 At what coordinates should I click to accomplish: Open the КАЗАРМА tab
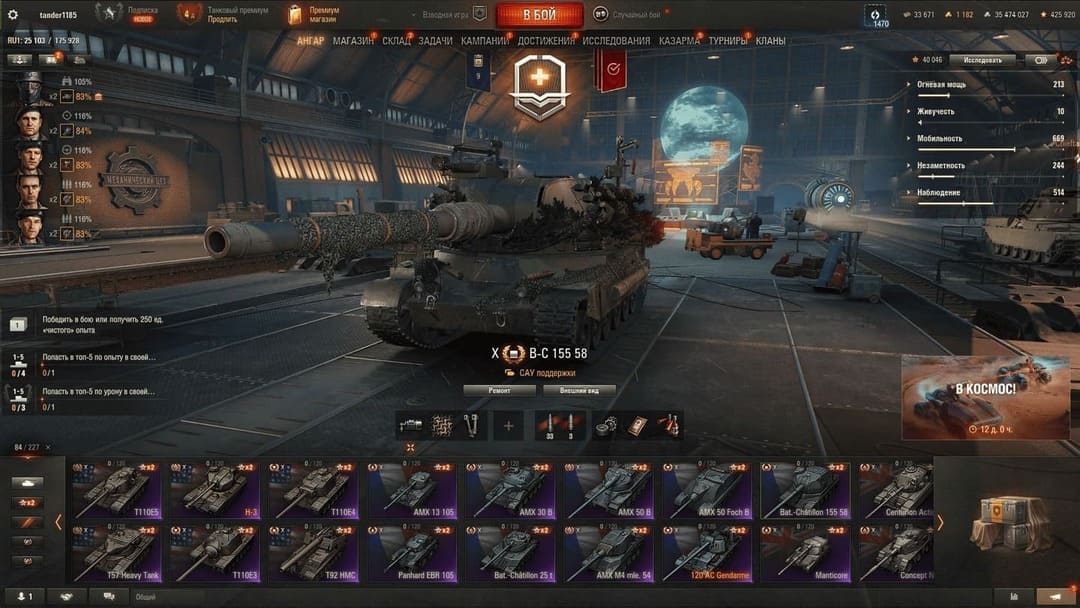tap(679, 41)
